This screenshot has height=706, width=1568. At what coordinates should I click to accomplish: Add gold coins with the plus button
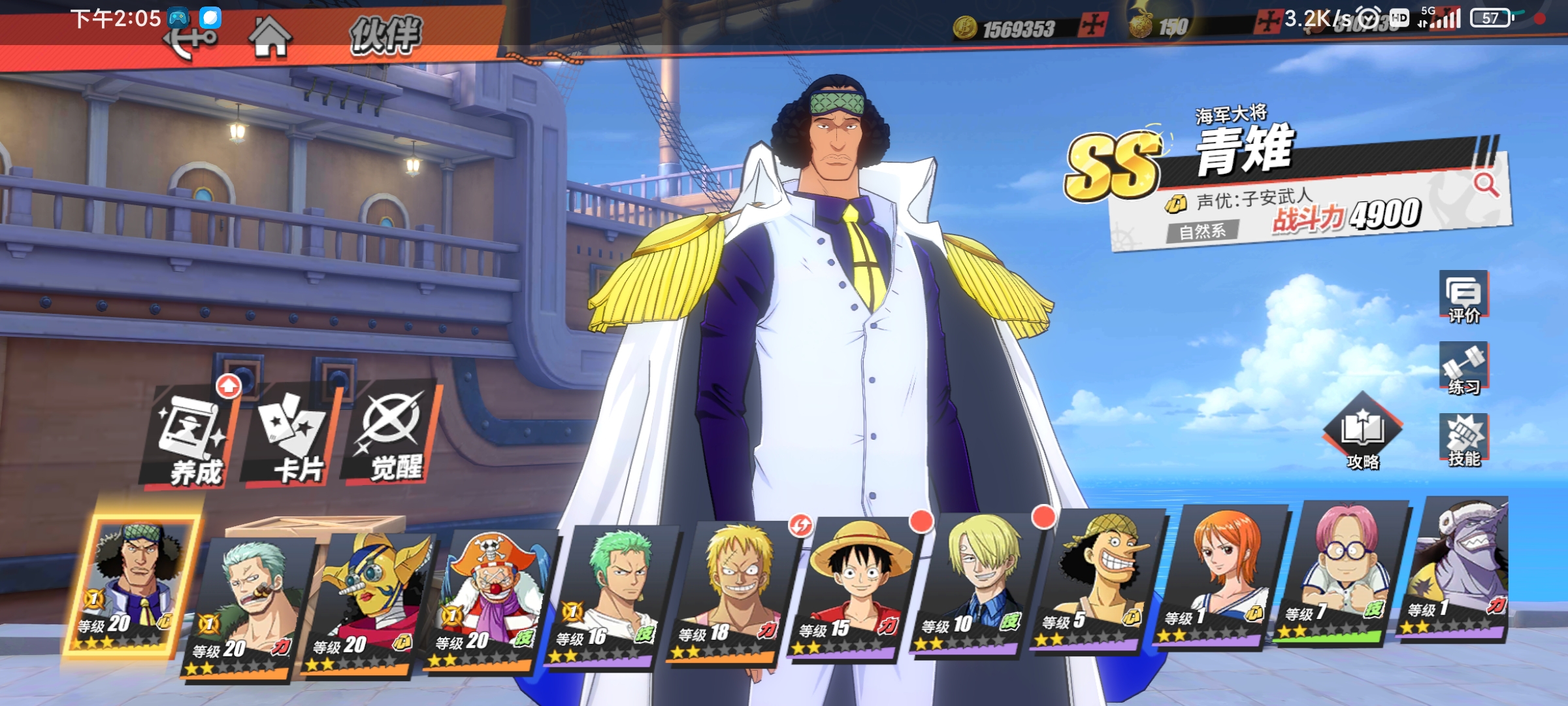tap(1092, 26)
